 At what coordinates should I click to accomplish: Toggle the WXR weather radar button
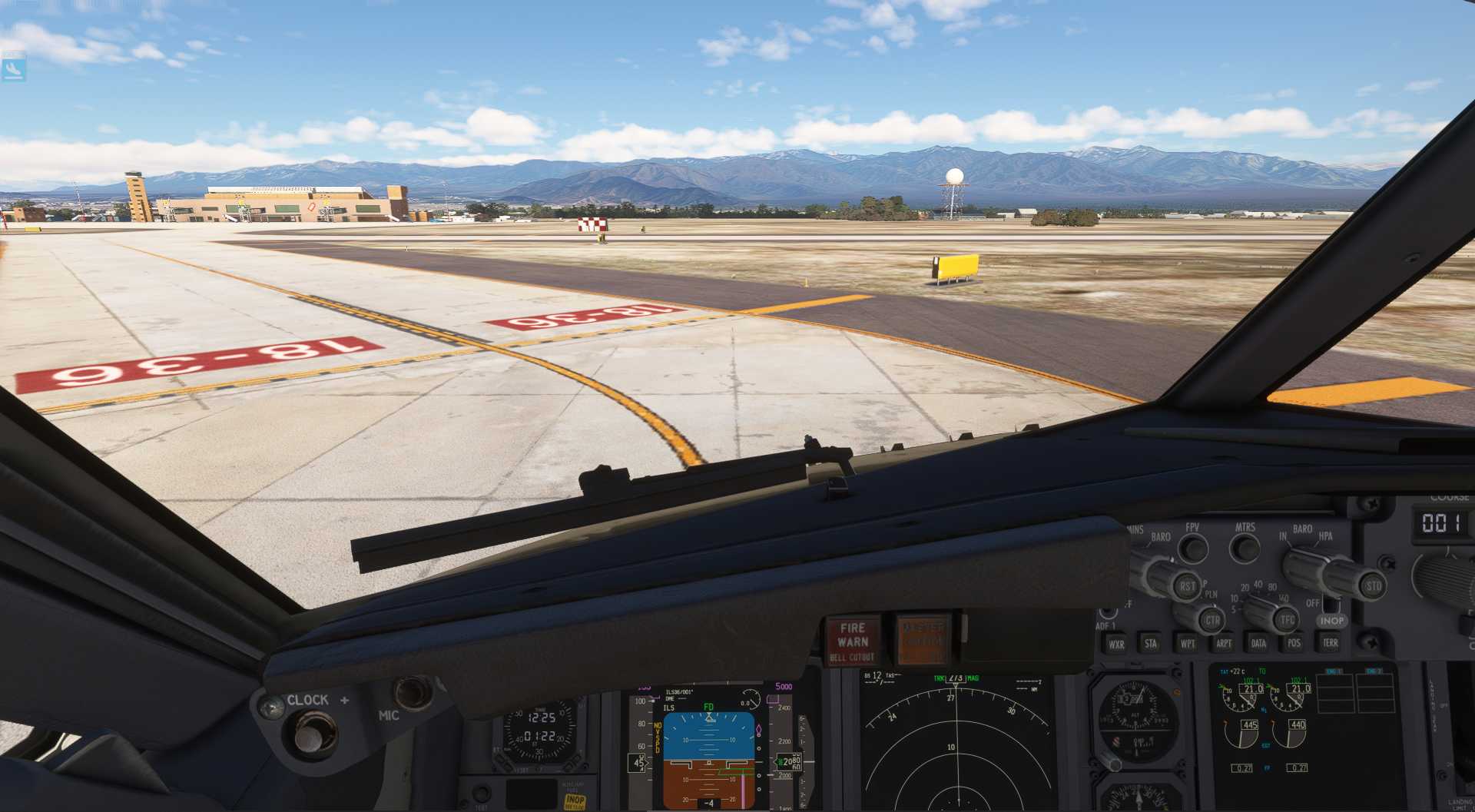pos(1116,644)
